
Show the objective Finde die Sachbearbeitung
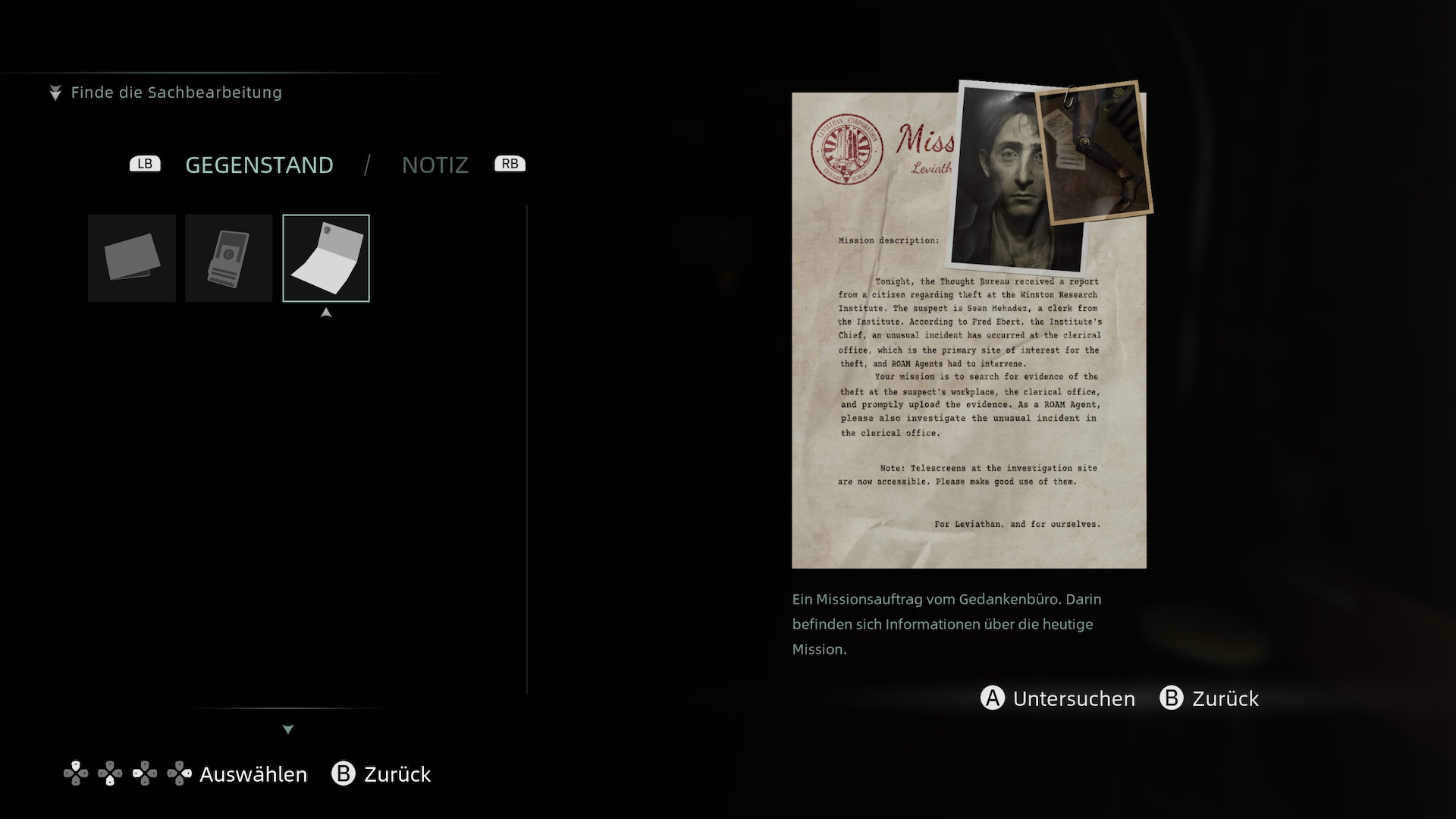(176, 93)
